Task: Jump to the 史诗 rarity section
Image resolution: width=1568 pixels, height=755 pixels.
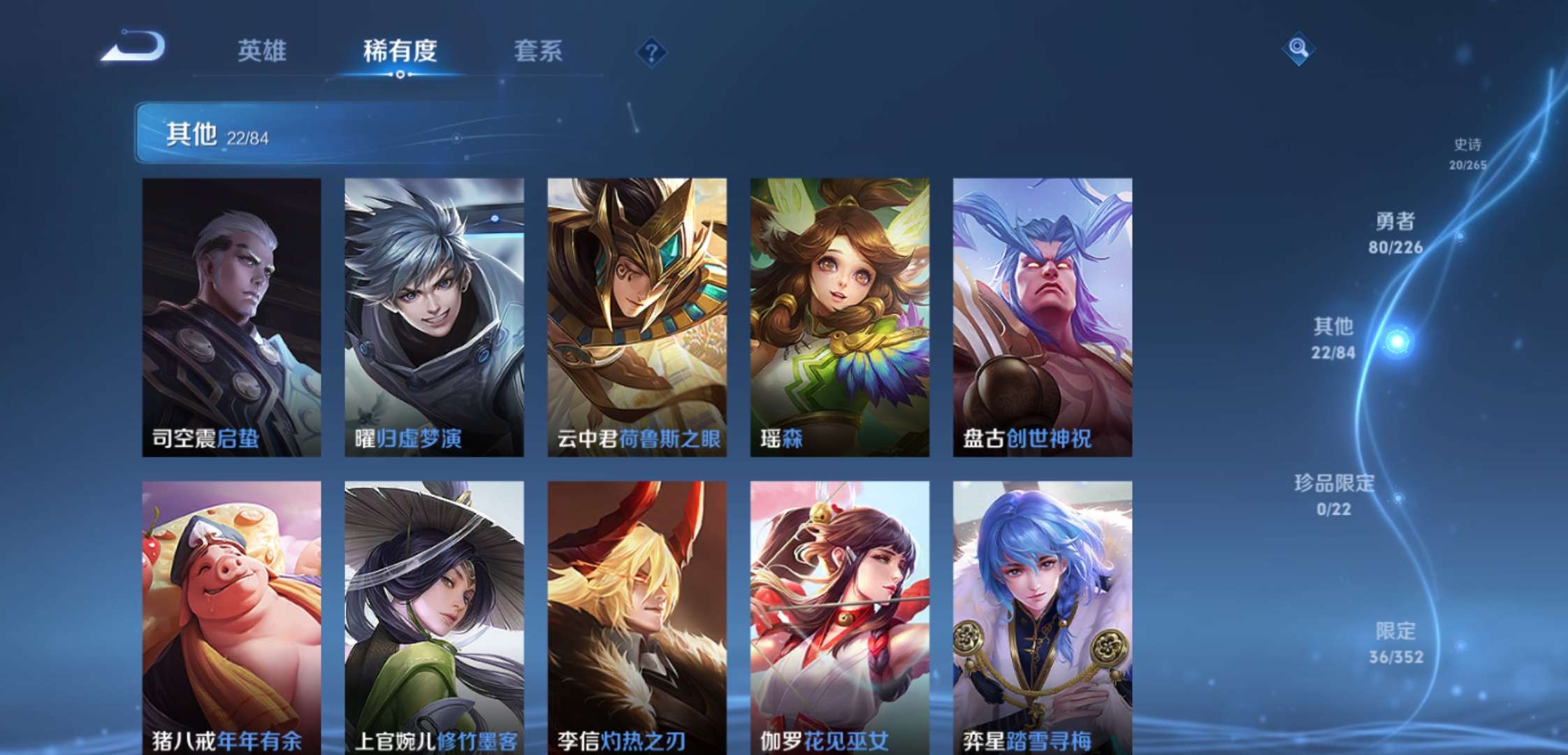Action: tap(1467, 153)
